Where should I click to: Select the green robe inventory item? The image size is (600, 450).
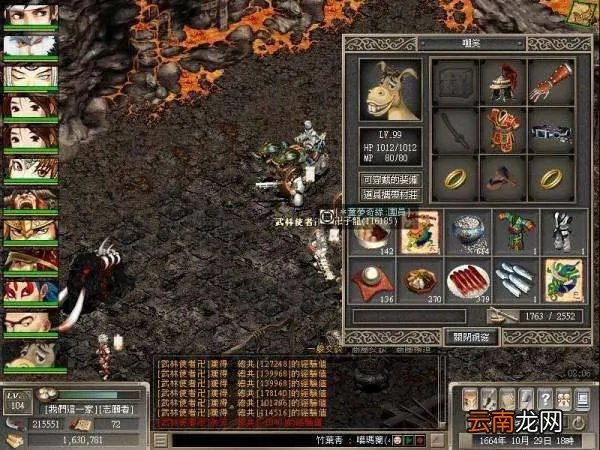[515, 232]
